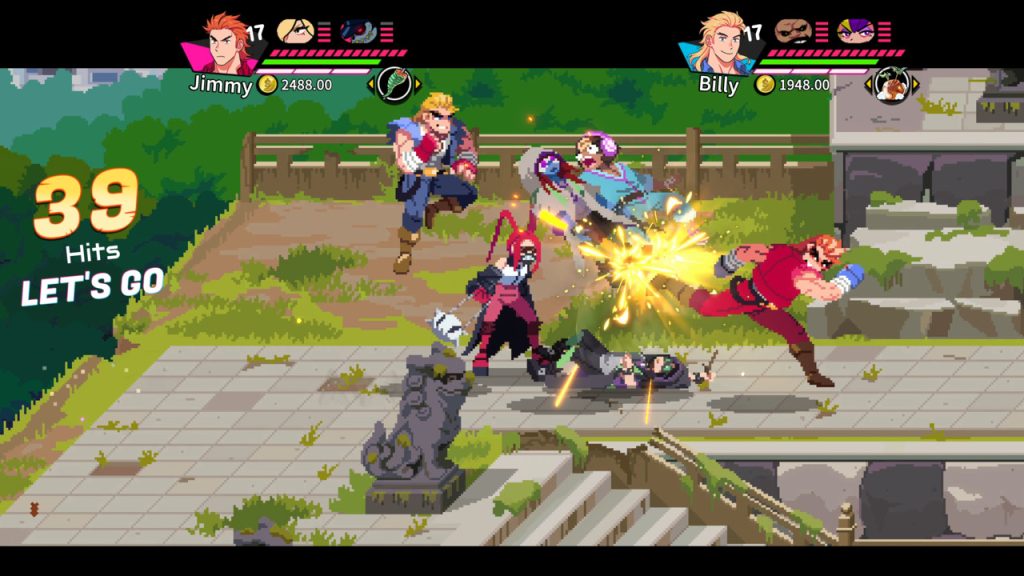Activate Billy's palm tree island item icon
The height and width of the screenshot is (576, 1024).
[x=891, y=84]
